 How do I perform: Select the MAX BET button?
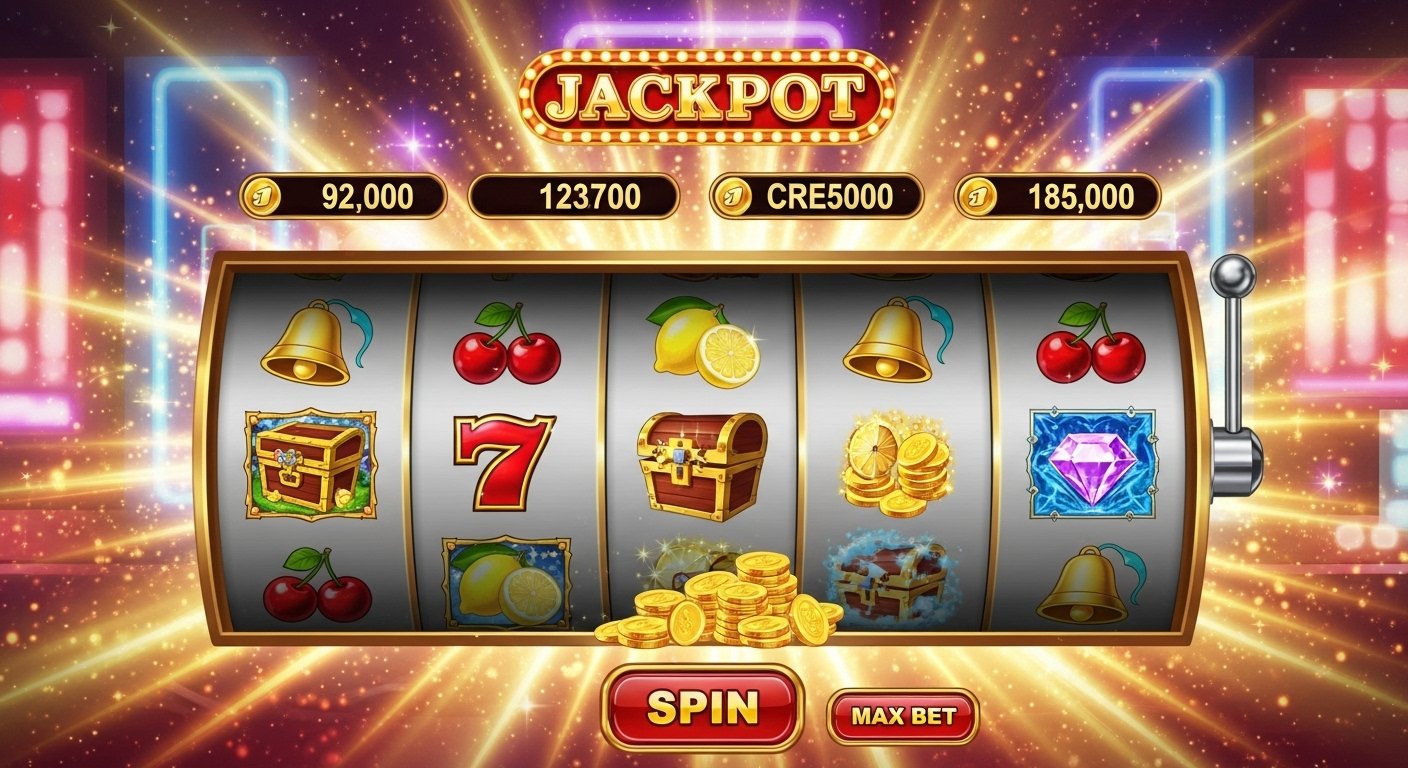coord(902,716)
